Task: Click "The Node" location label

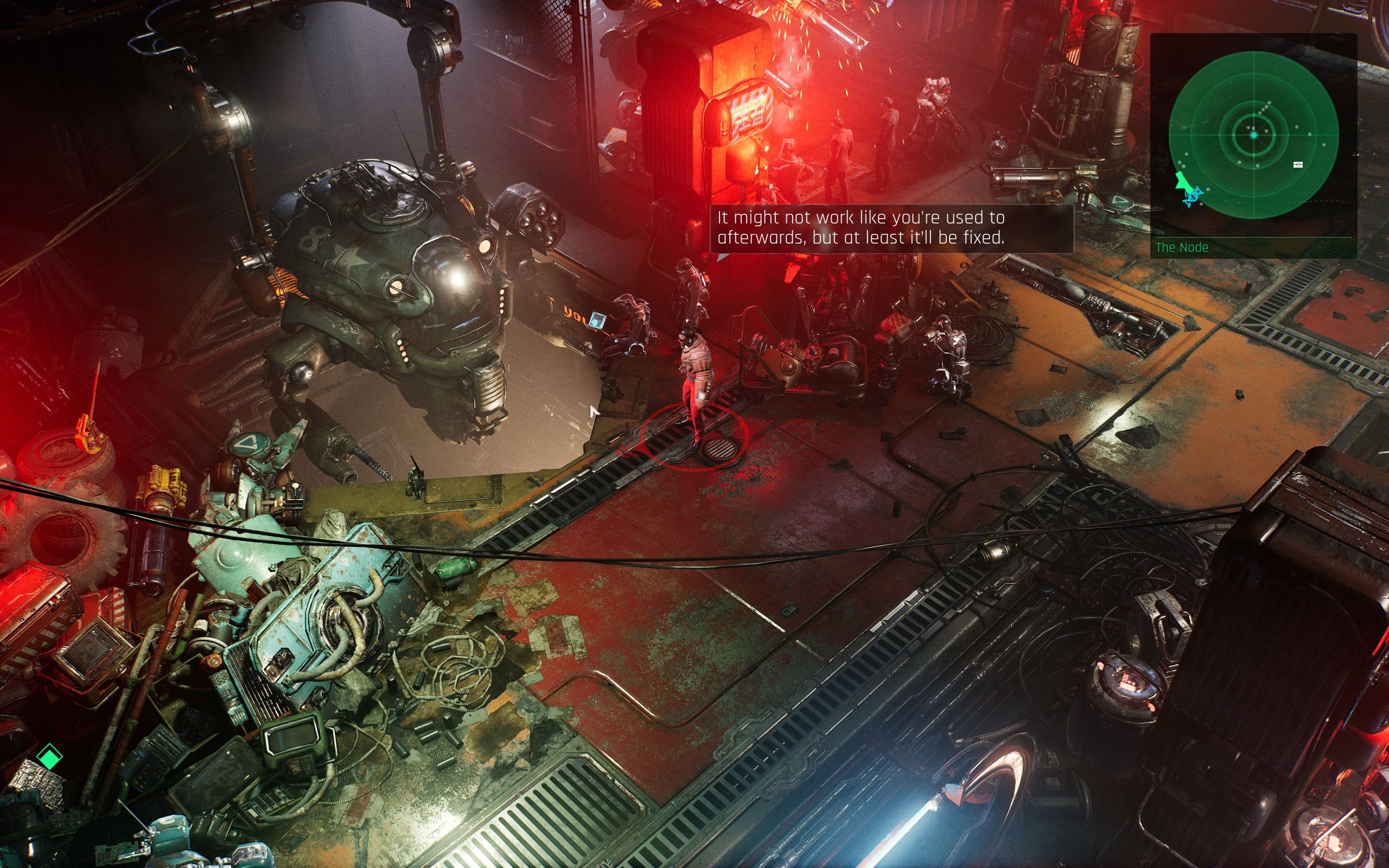Action: [1182, 247]
